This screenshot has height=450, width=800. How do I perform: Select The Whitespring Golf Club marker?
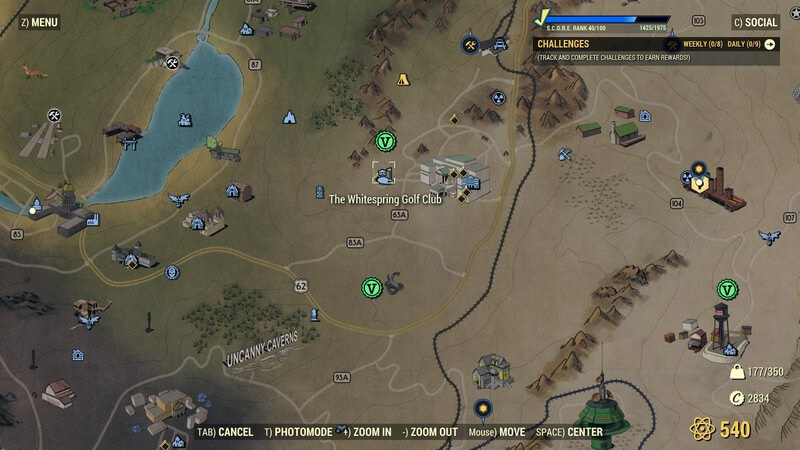pyautogui.click(x=383, y=175)
